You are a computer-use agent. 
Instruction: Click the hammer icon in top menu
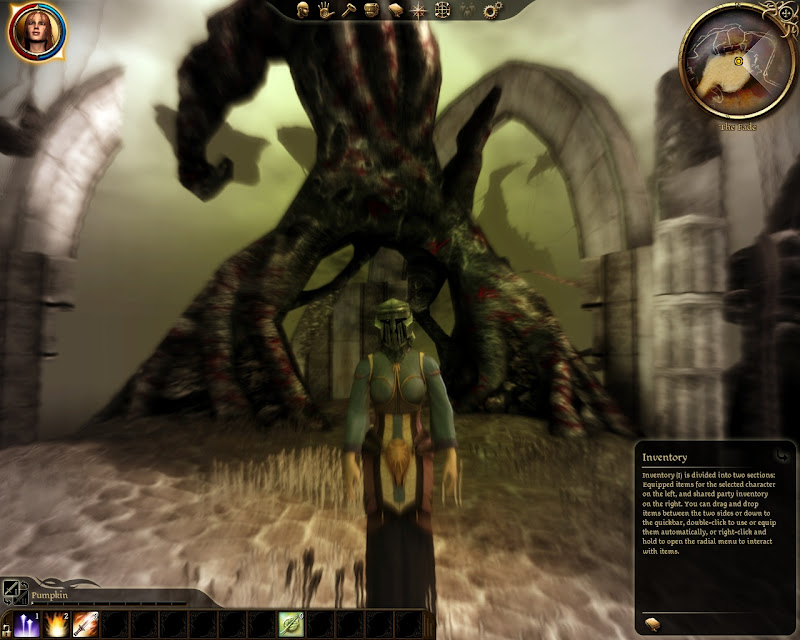click(x=348, y=11)
